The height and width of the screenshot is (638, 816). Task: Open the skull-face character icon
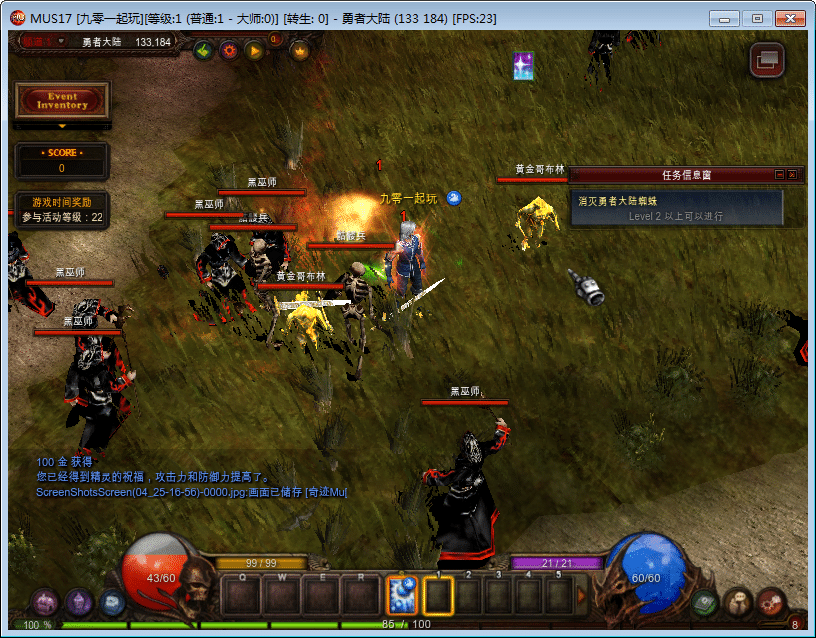[x=739, y=602]
